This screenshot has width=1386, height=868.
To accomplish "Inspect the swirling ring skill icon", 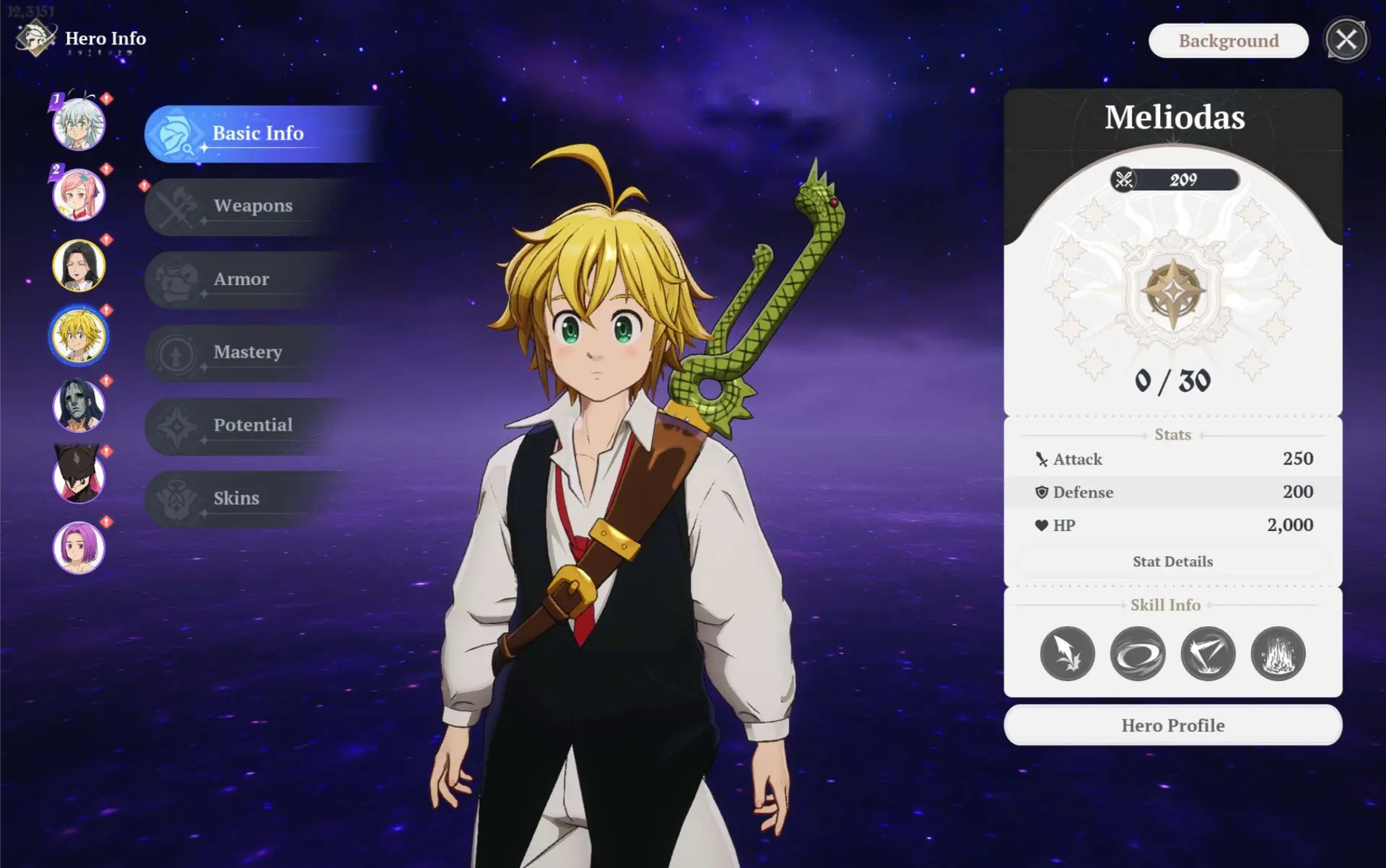I will coord(1137,654).
